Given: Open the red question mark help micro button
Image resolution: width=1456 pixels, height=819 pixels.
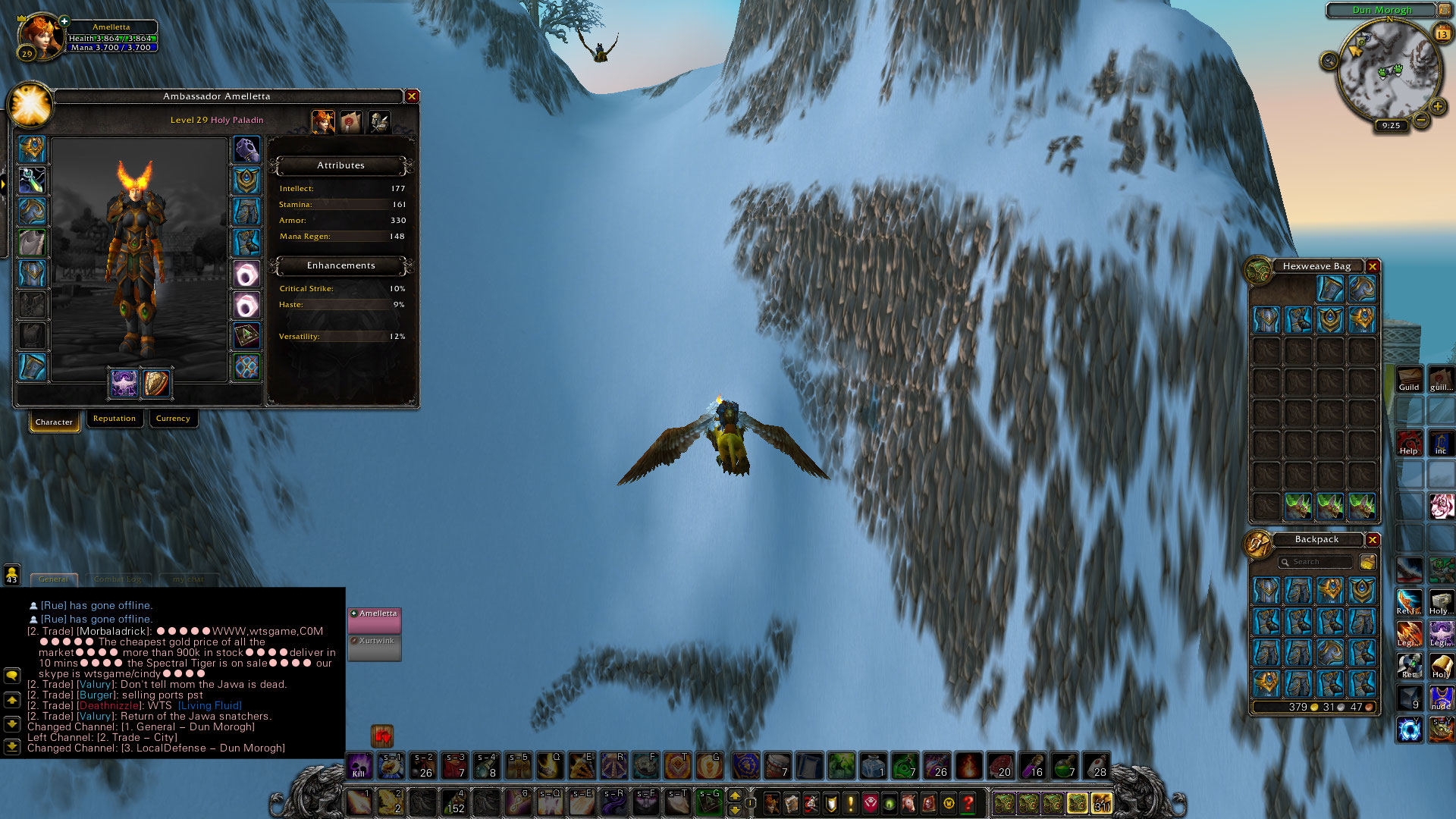Looking at the screenshot, I should [x=968, y=802].
